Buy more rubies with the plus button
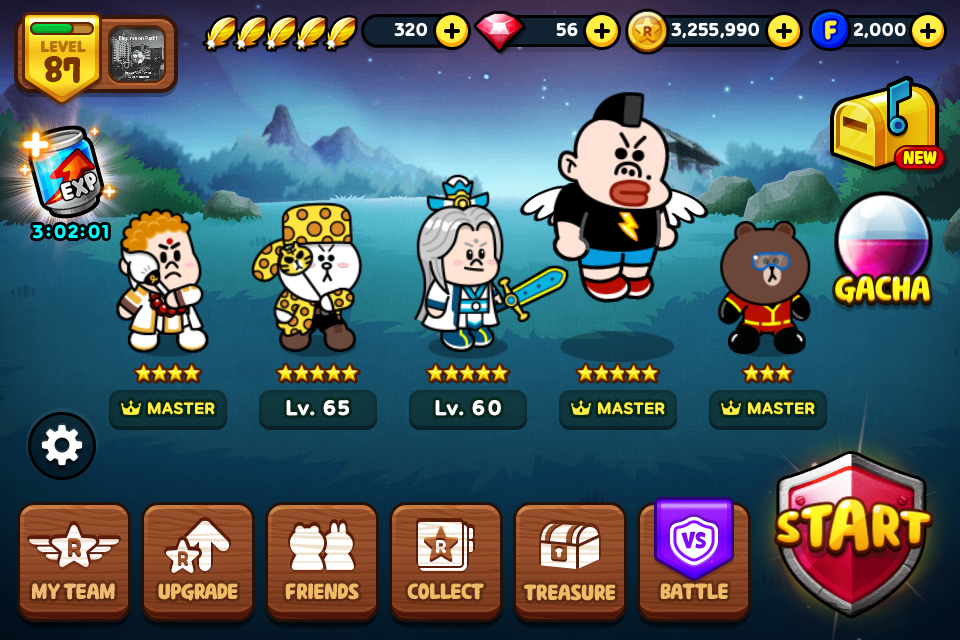Image resolution: width=960 pixels, height=640 pixels. [601, 31]
